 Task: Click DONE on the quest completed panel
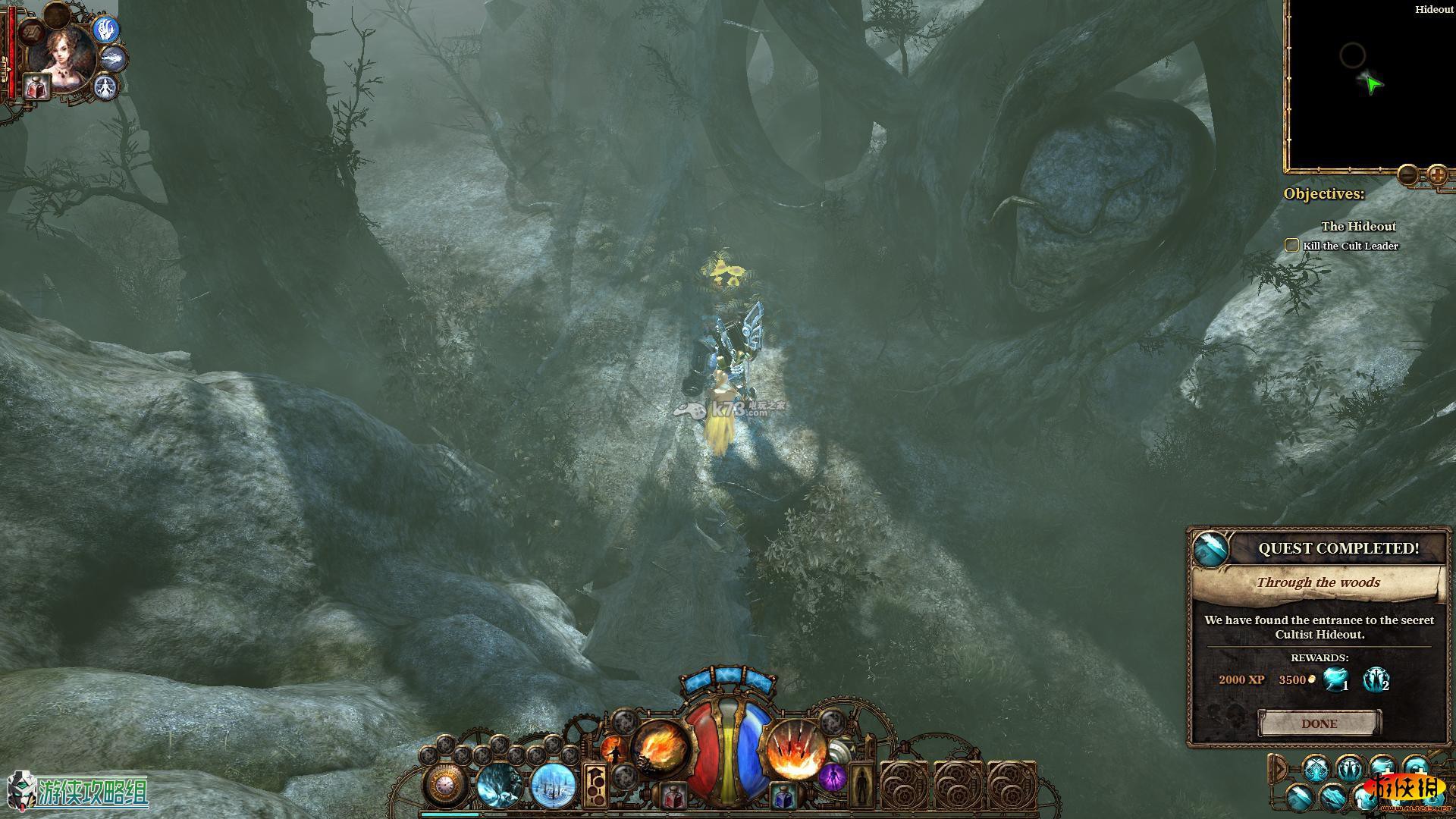click(1319, 723)
